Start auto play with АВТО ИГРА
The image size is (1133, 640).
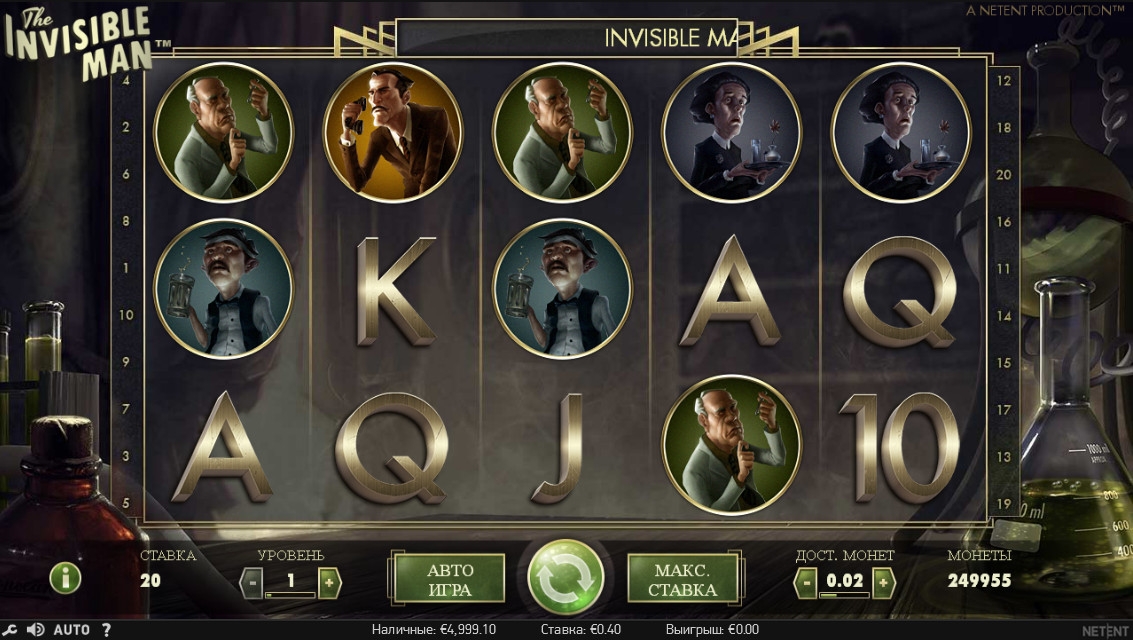point(450,579)
